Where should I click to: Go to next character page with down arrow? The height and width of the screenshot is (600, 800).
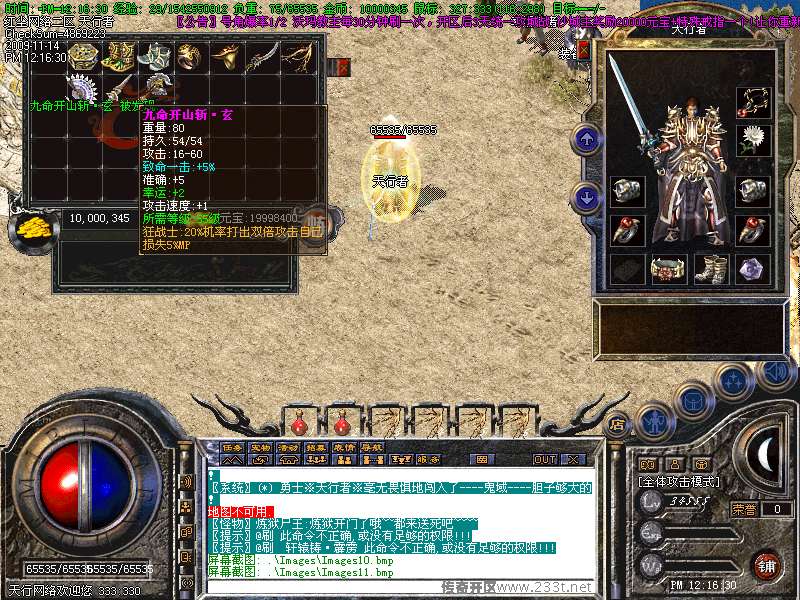[587, 197]
